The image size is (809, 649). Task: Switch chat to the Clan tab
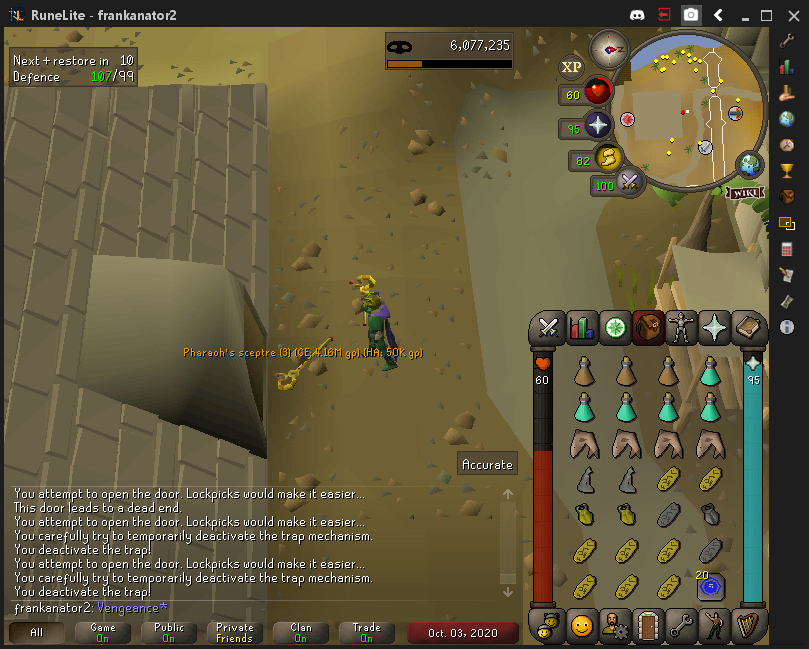click(x=301, y=633)
